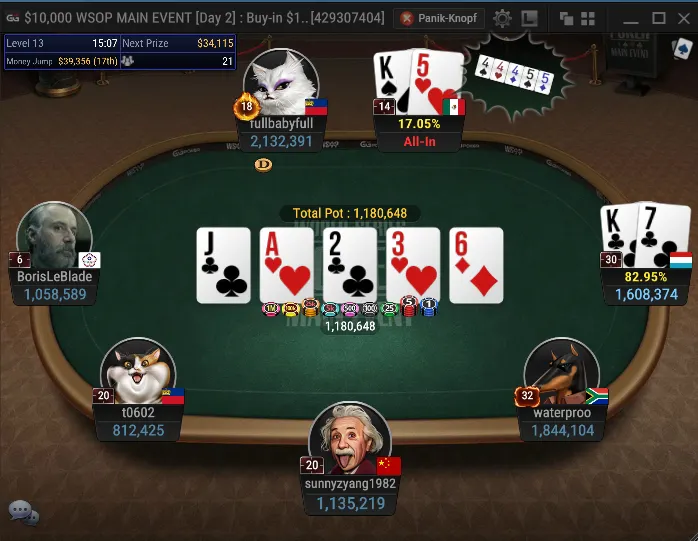Cascade the table windows
This screenshot has width=698, height=541.
[x=566, y=18]
